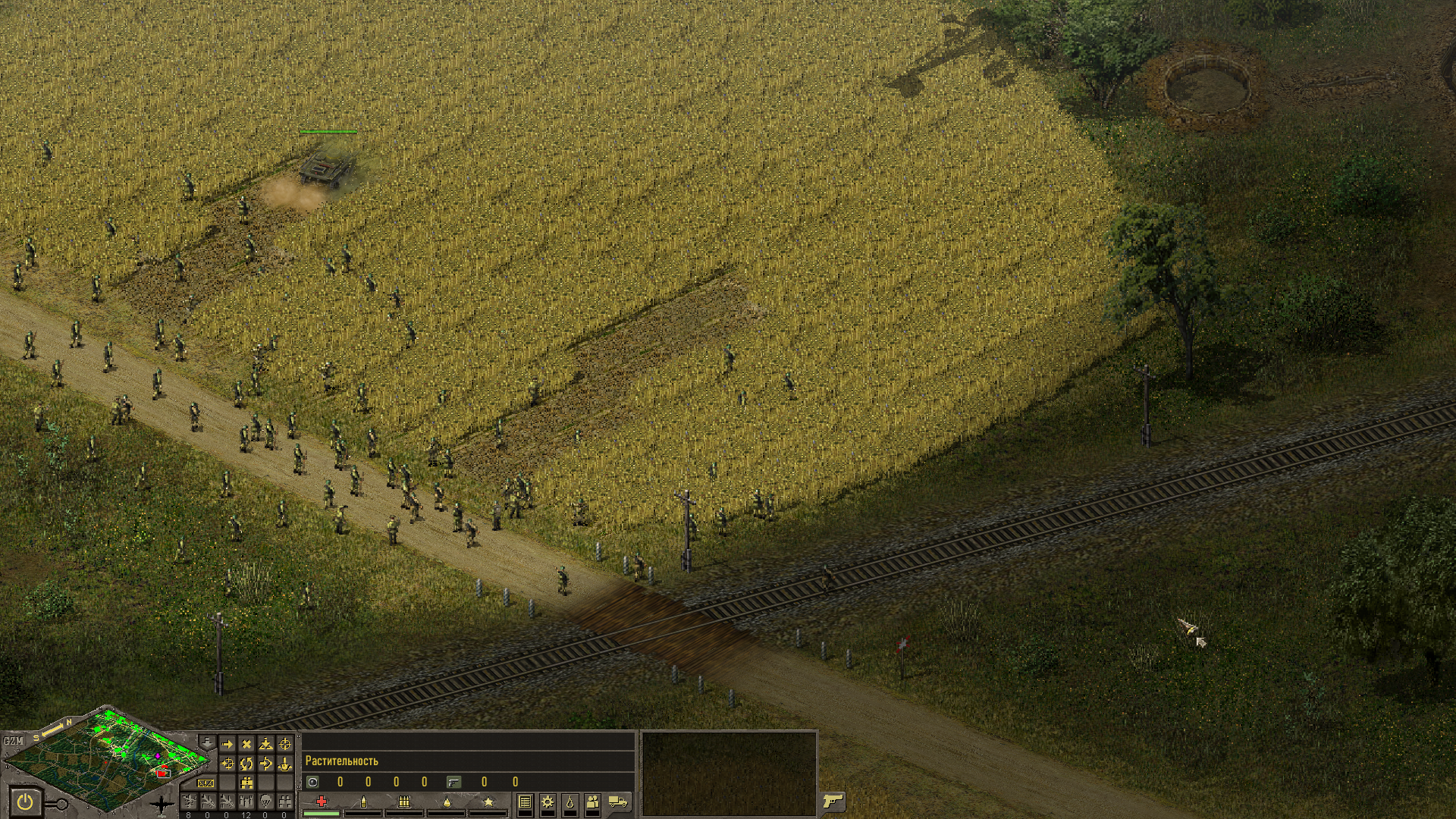Open the objectives list icon
This screenshot has height=819, width=1456.
tap(525, 802)
